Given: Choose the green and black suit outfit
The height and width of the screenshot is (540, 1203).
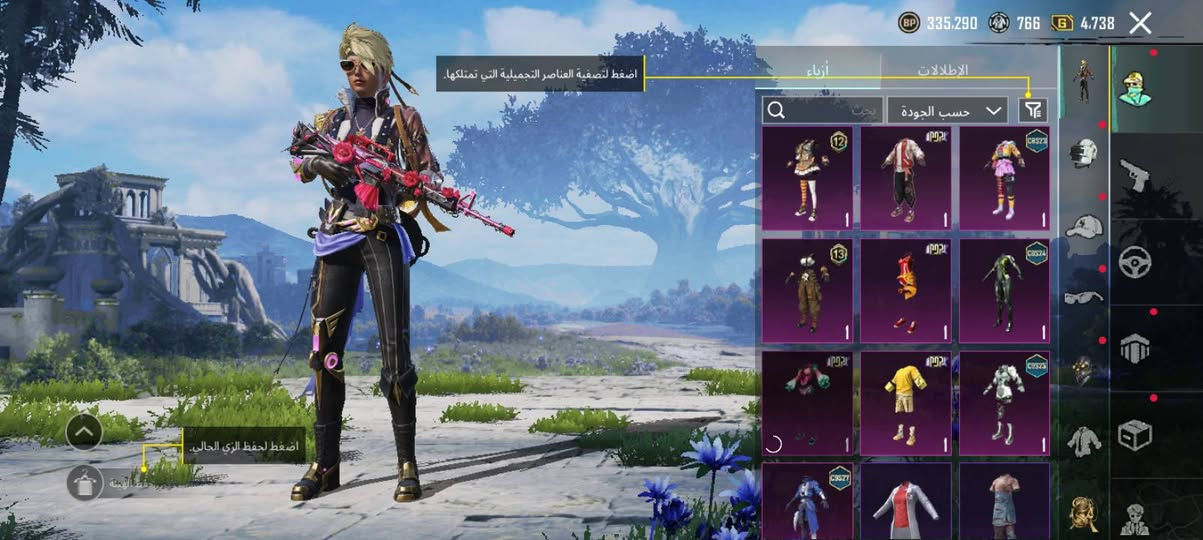Looking at the screenshot, I should click(x=1004, y=290).
